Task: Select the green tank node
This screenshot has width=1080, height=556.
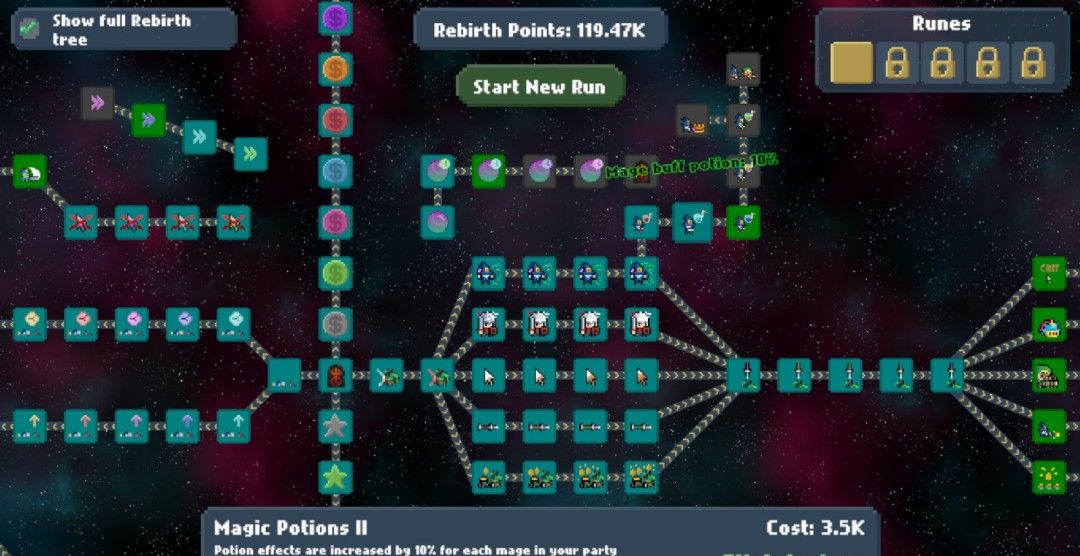Action: click(1048, 375)
